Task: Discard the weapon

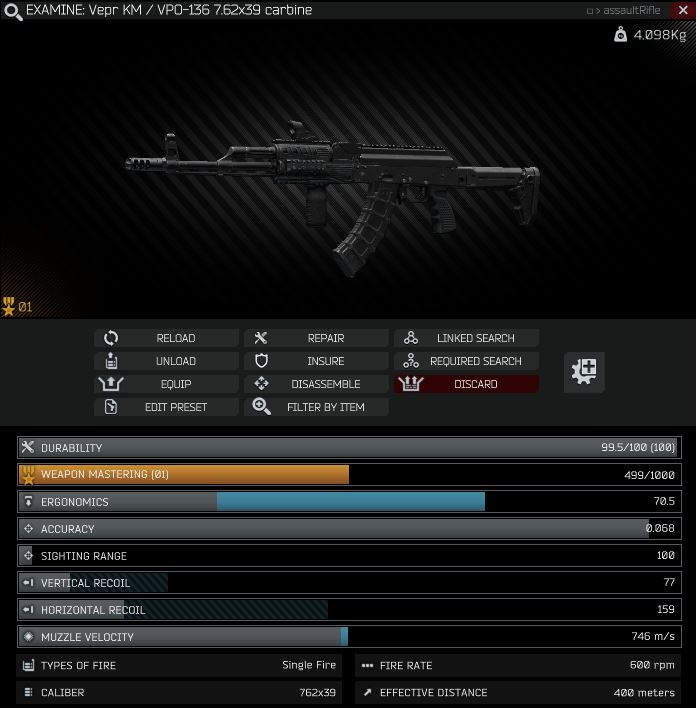Action: pos(466,384)
